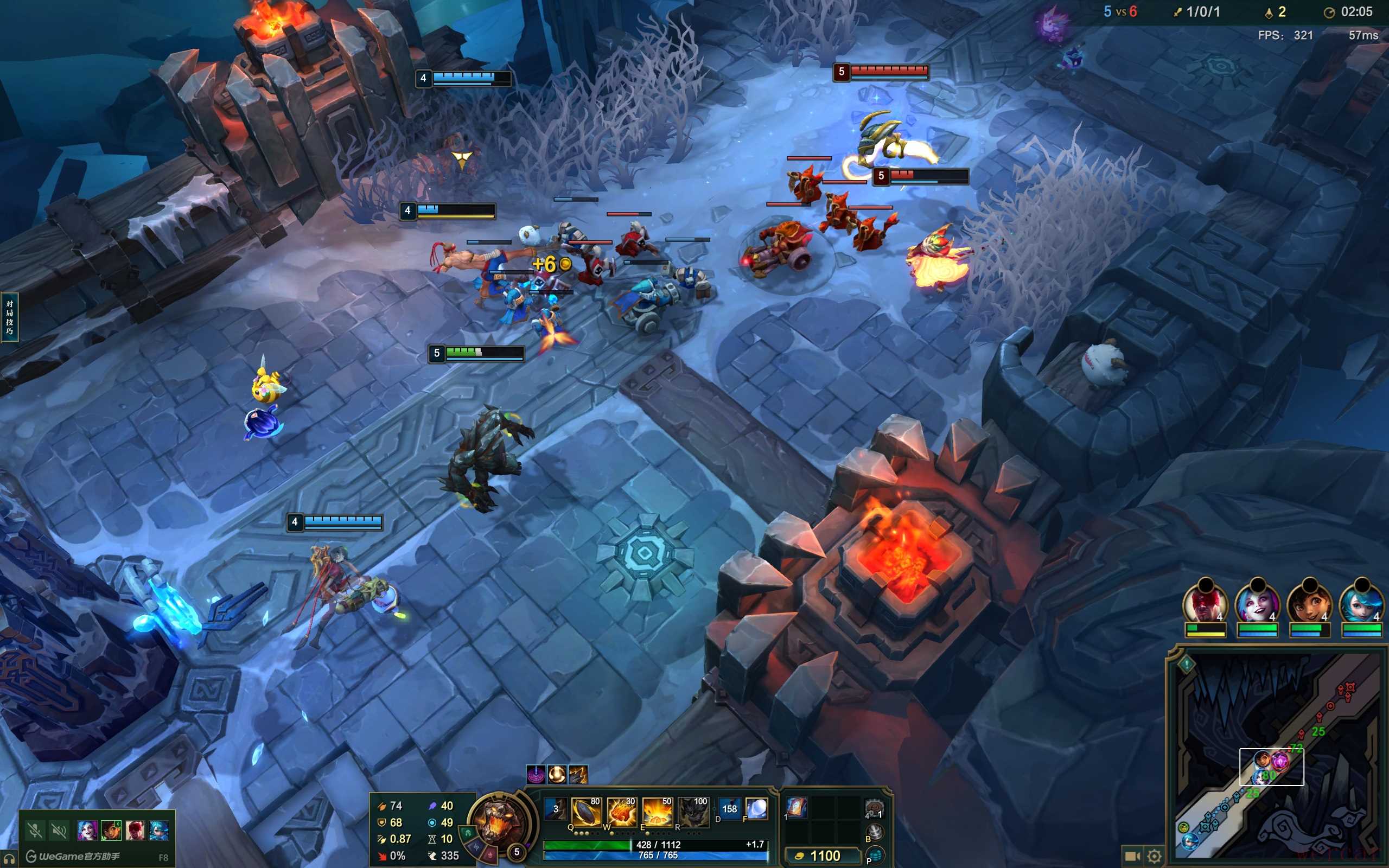
Task: Select the R Unstoppable Force ultimate icon
Action: click(693, 812)
